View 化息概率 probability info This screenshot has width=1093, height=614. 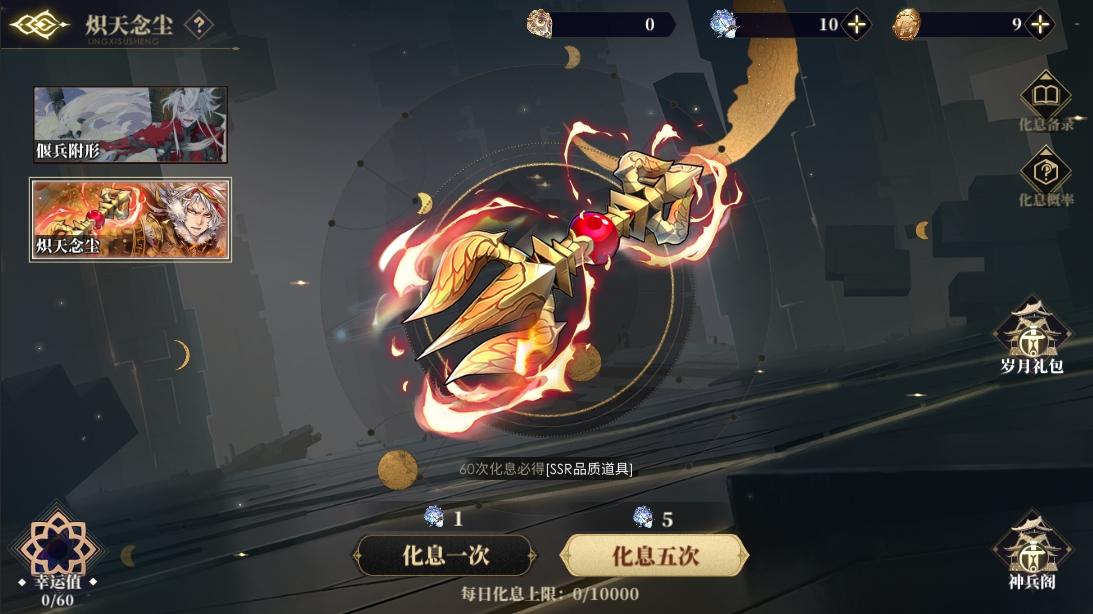click(x=1045, y=178)
